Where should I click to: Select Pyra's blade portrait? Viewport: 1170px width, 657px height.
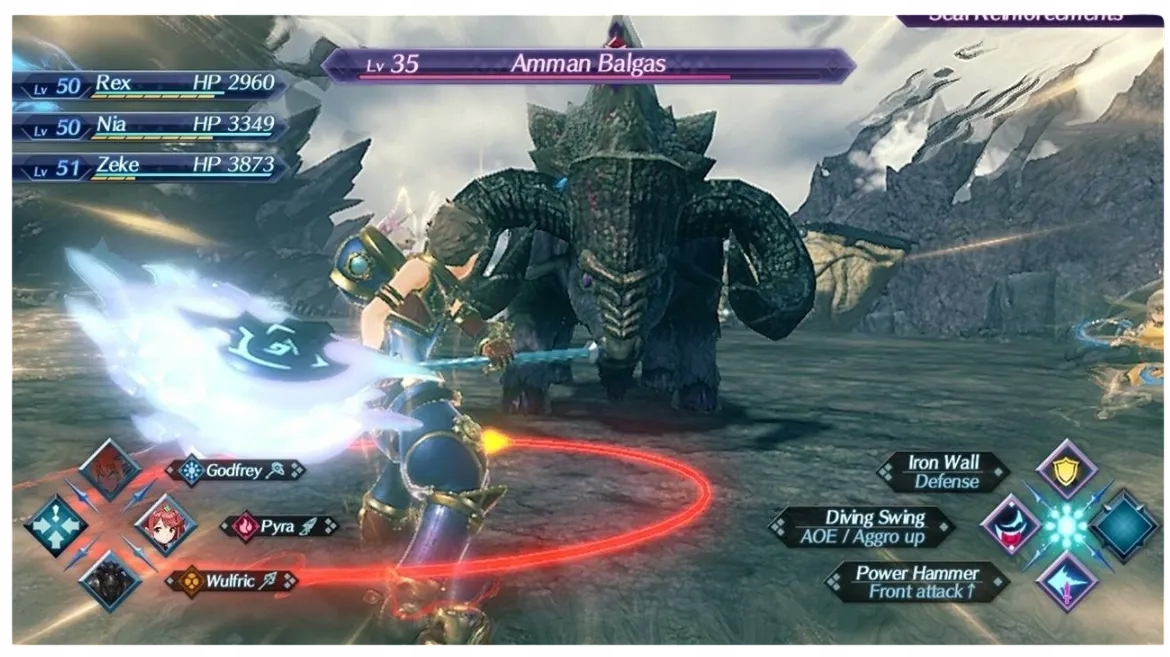tap(163, 525)
